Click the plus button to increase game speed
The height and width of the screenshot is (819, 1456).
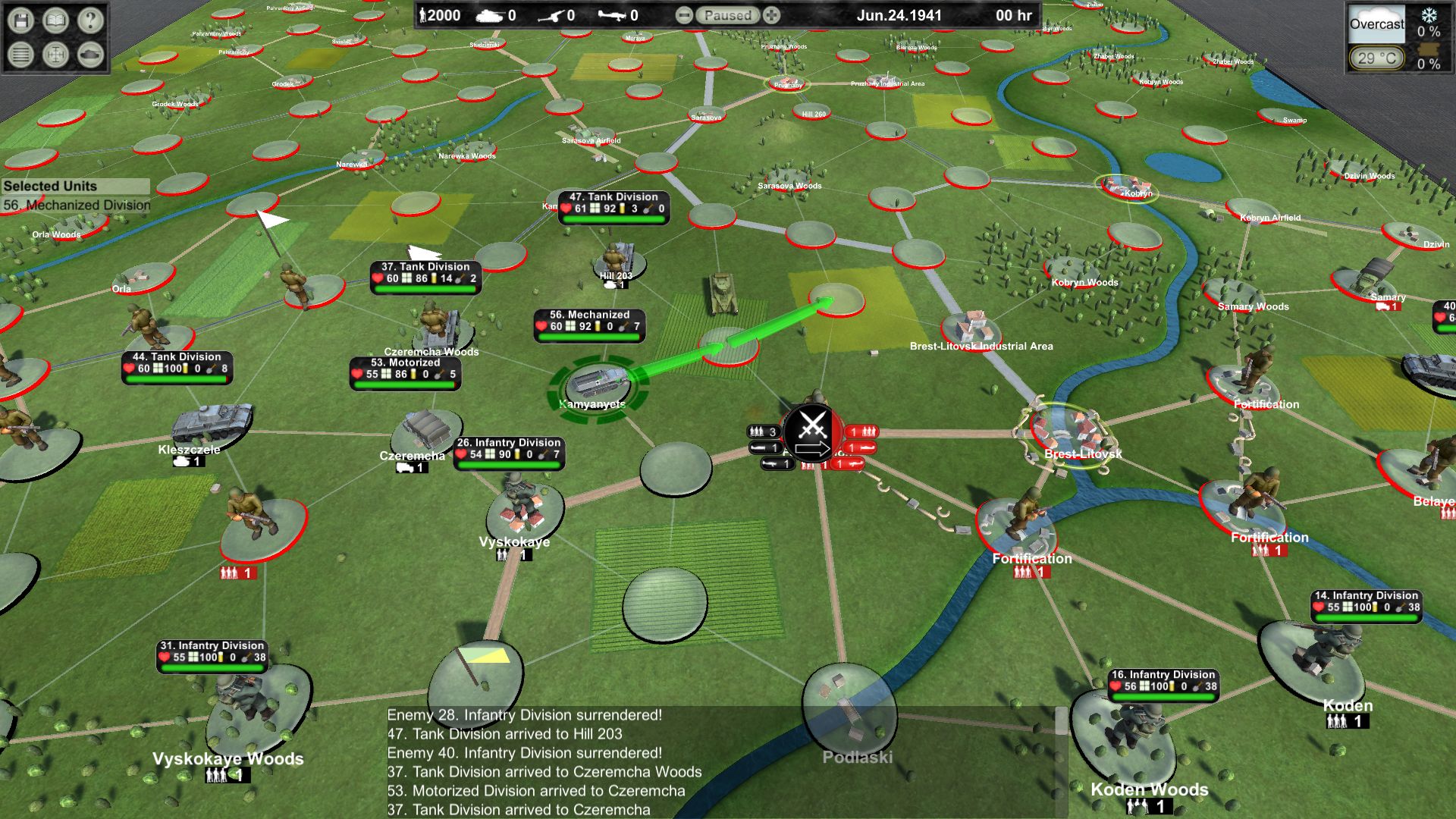[771, 14]
